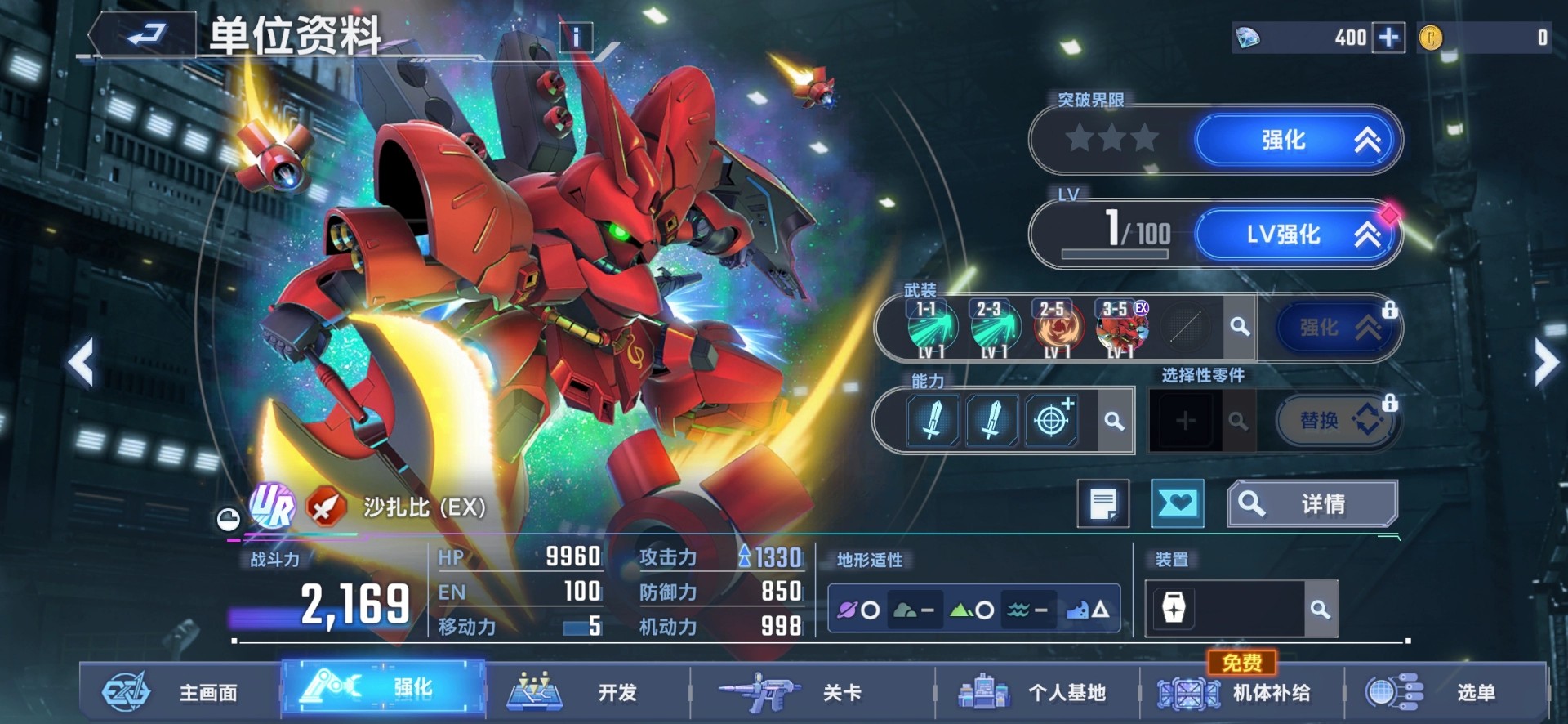
Task: Toggle the favorite heart icon
Action: (1178, 503)
